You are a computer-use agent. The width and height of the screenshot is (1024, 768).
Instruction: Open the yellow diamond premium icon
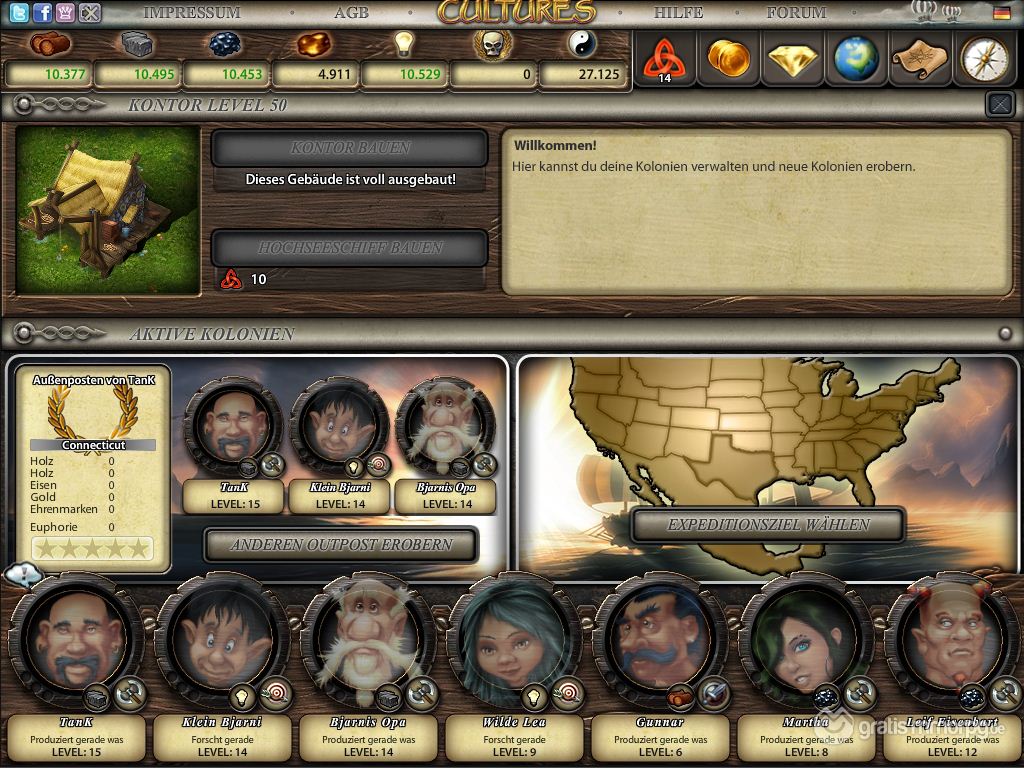(x=792, y=59)
